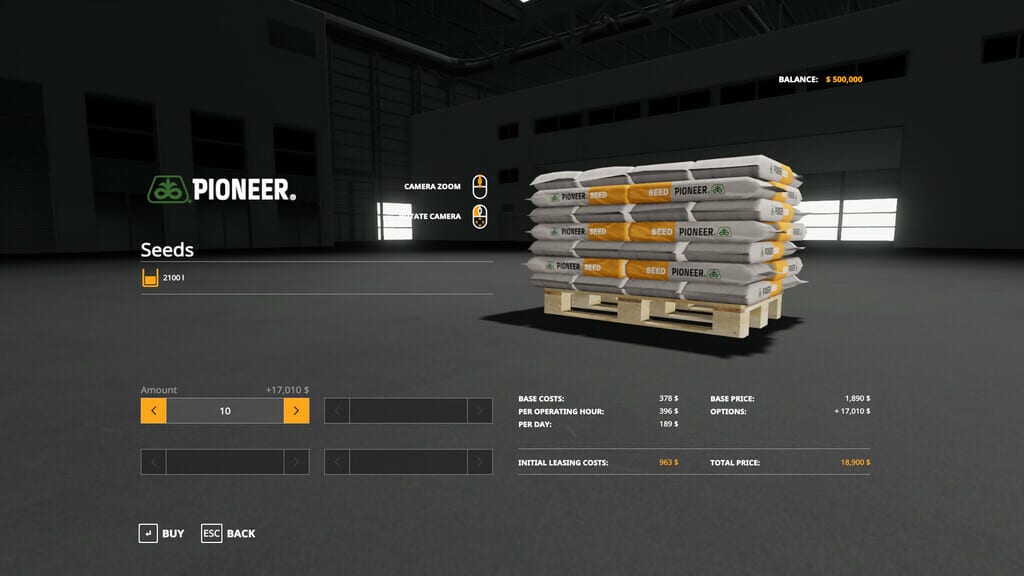Increase the seed amount with right arrow
This screenshot has width=1024, height=576.
point(296,411)
